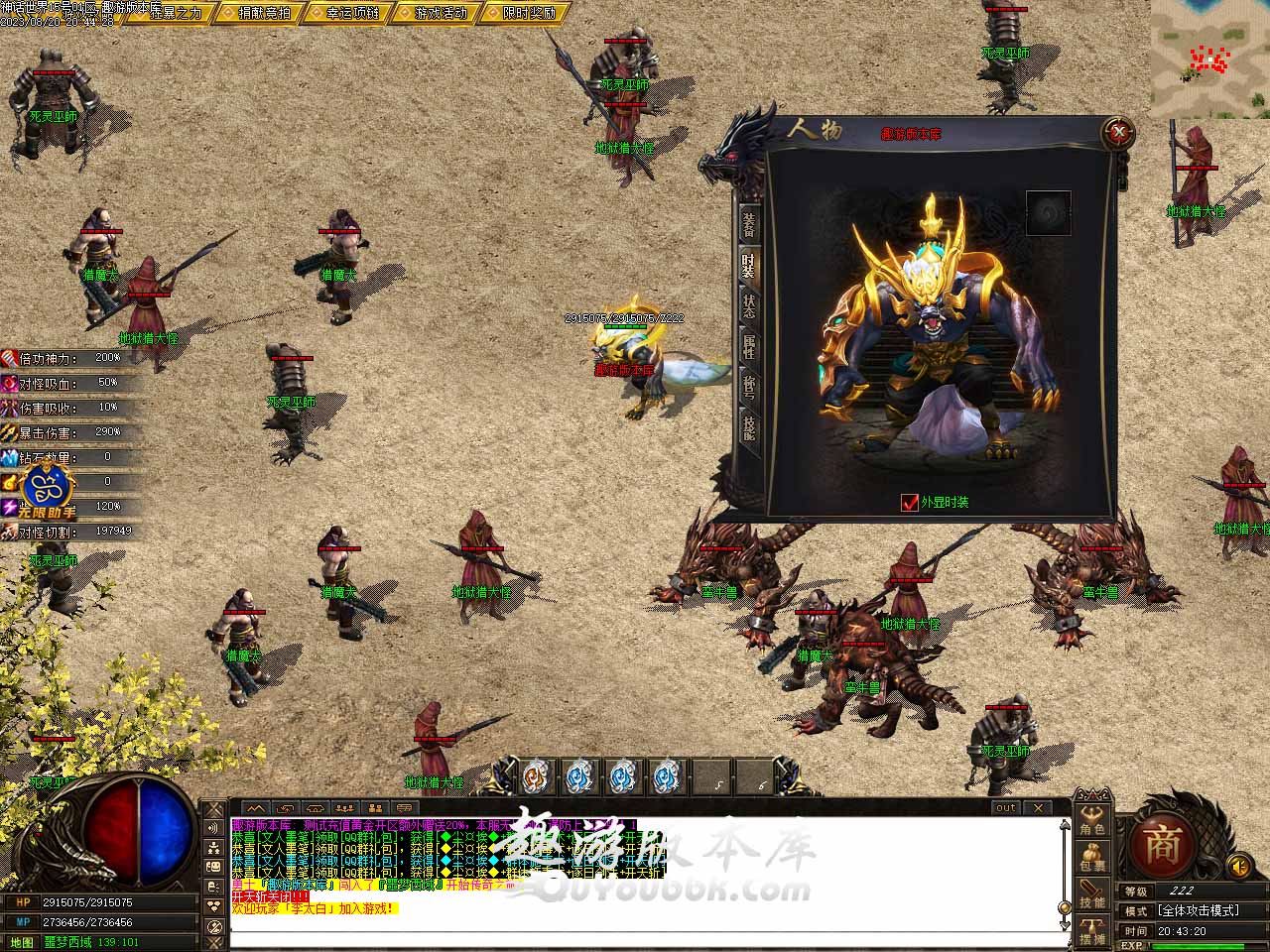1270x952 pixels.
Task: Open the 包裹 bag button
Action: 1092,859
